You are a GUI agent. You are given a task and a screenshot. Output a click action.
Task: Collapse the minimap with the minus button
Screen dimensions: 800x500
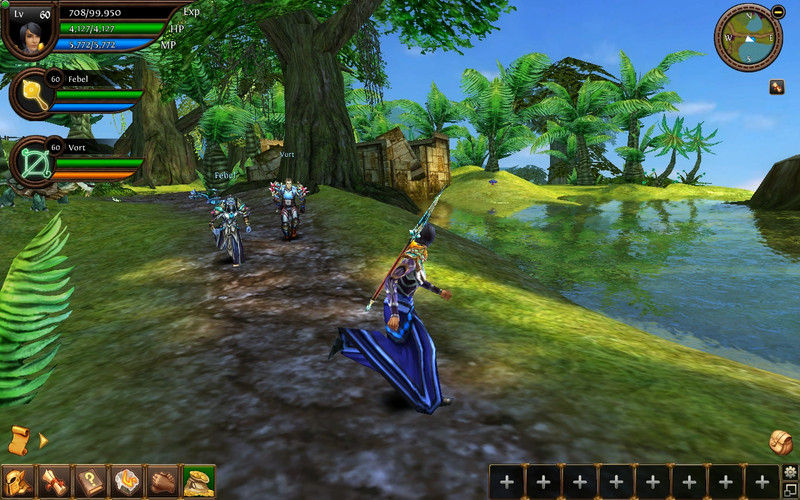[x=778, y=12]
